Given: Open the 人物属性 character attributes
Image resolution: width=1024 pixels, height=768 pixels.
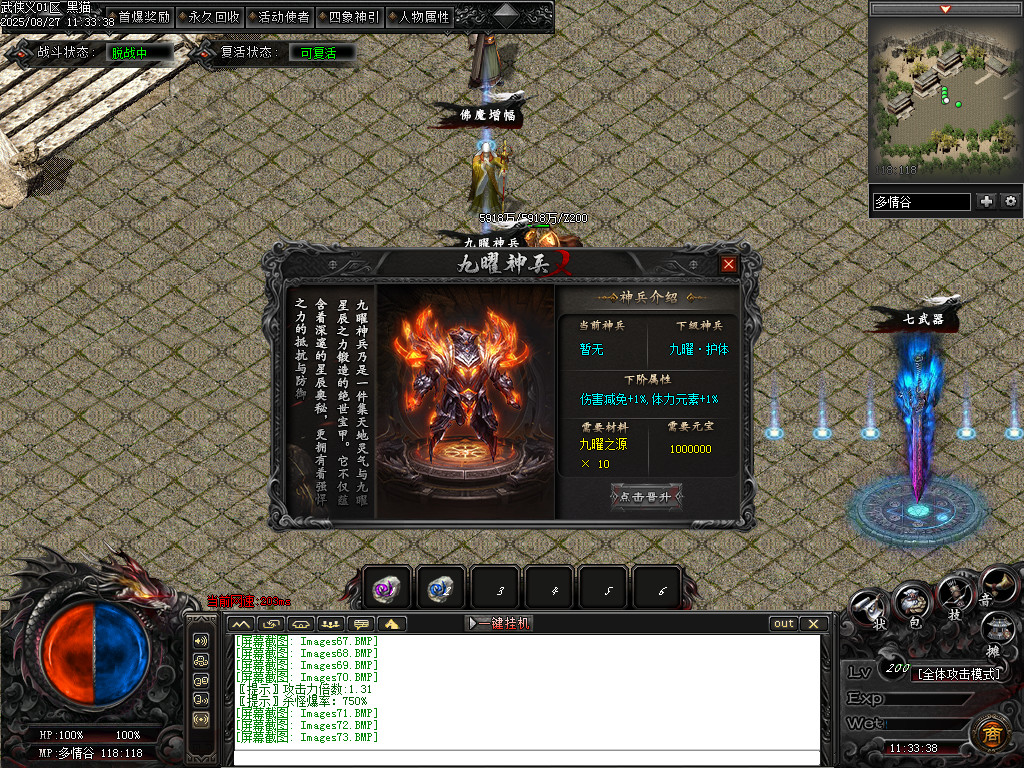Looking at the screenshot, I should click(x=424, y=17).
